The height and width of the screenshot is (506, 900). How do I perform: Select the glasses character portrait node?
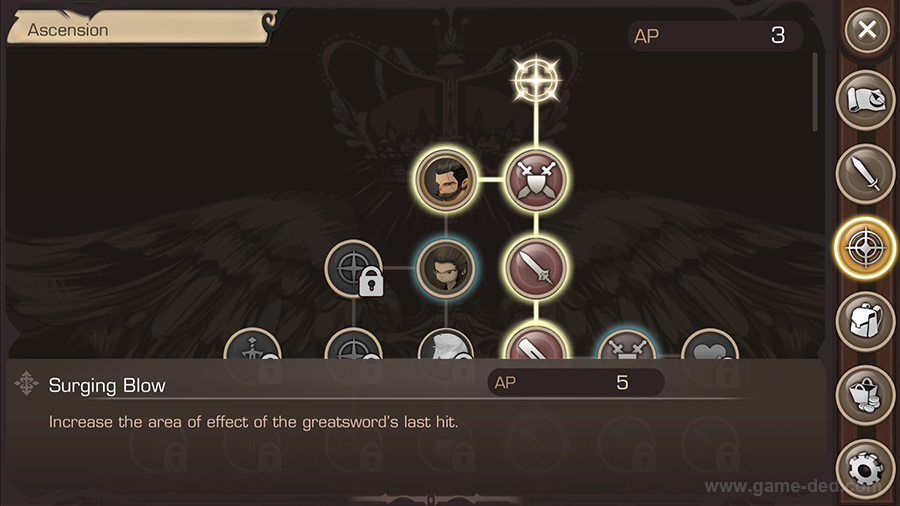pyautogui.click(x=445, y=268)
